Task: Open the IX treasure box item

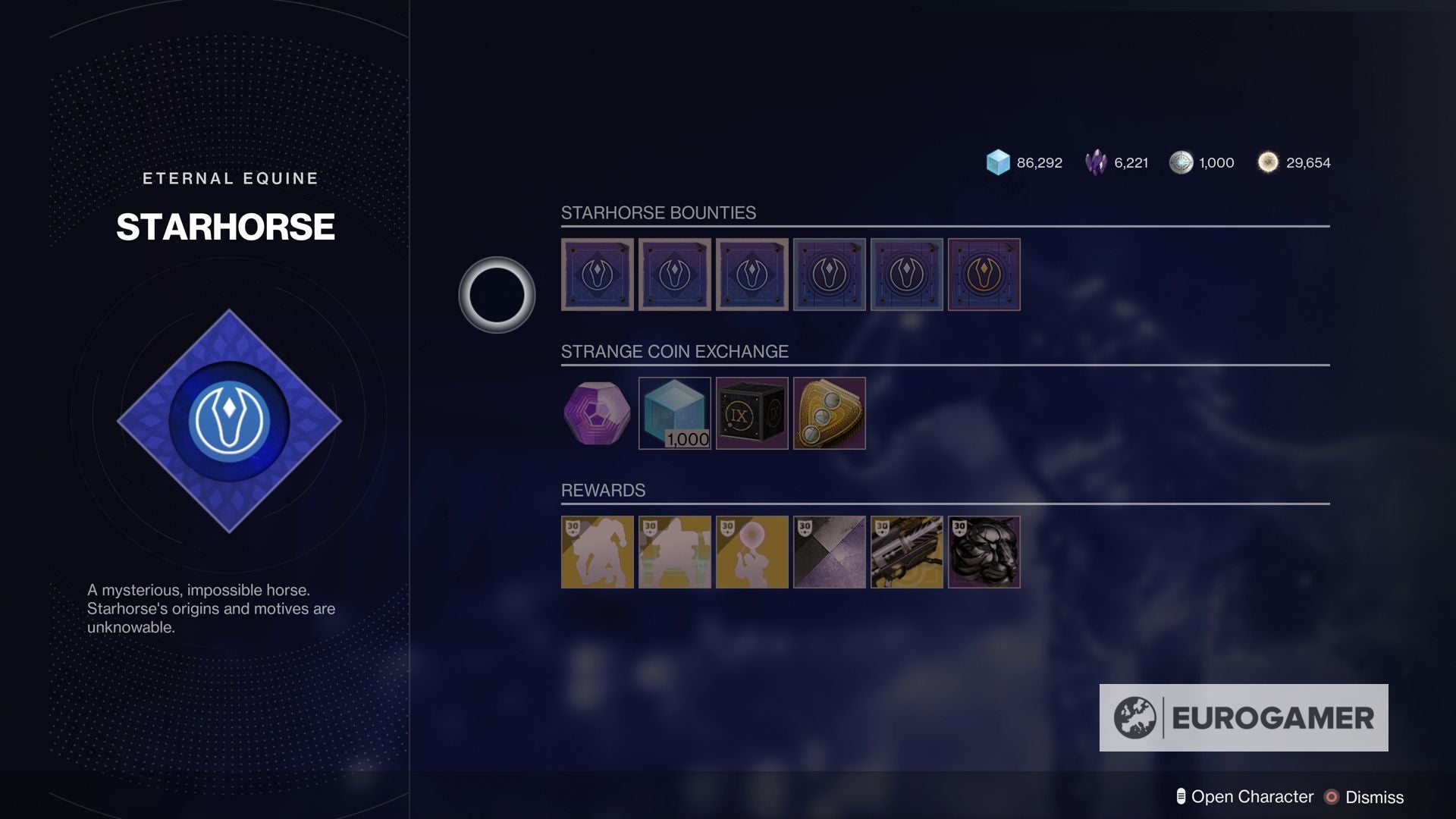Action: click(x=752, y=413)
